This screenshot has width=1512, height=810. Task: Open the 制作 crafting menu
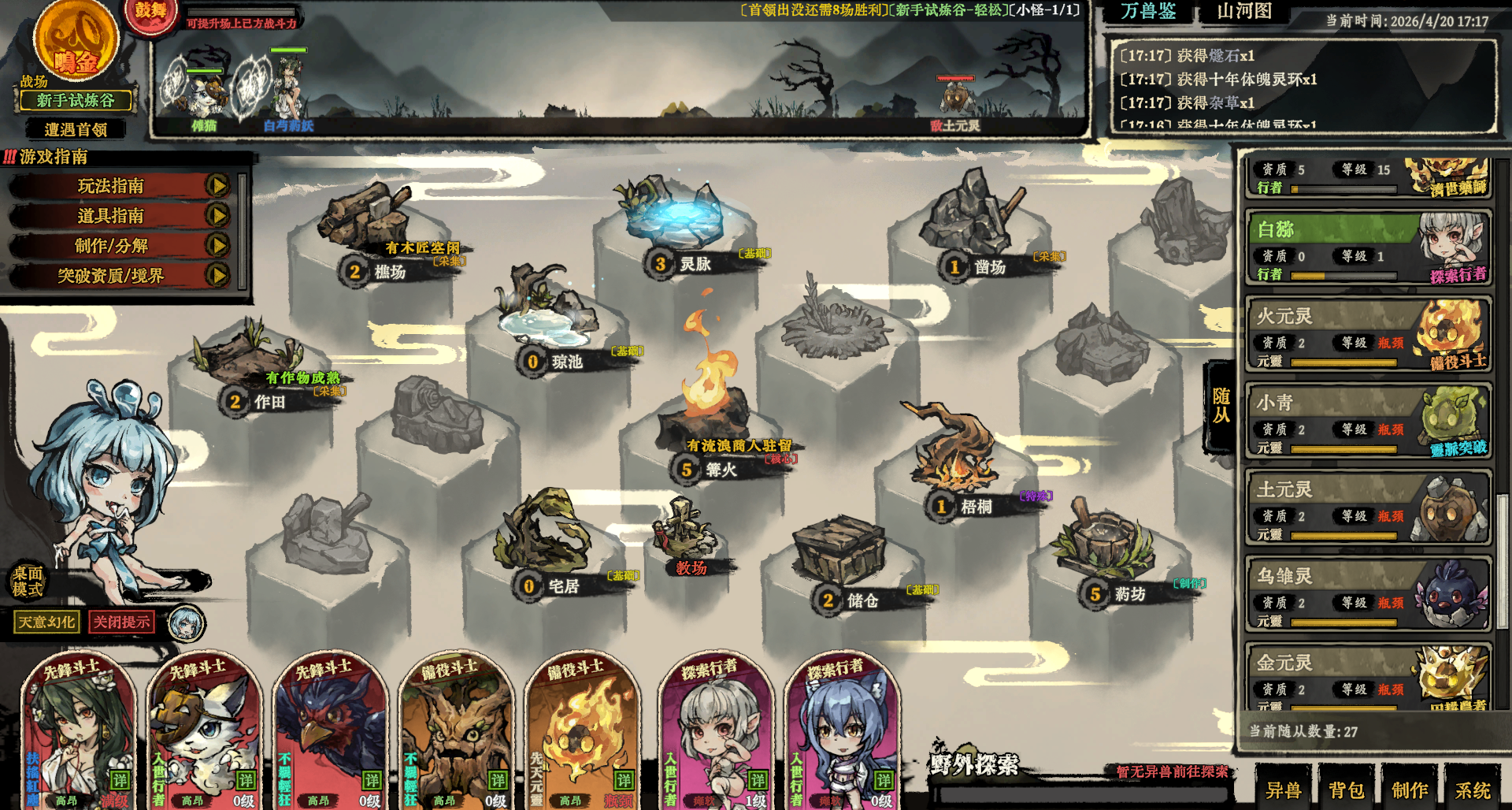1410,790
